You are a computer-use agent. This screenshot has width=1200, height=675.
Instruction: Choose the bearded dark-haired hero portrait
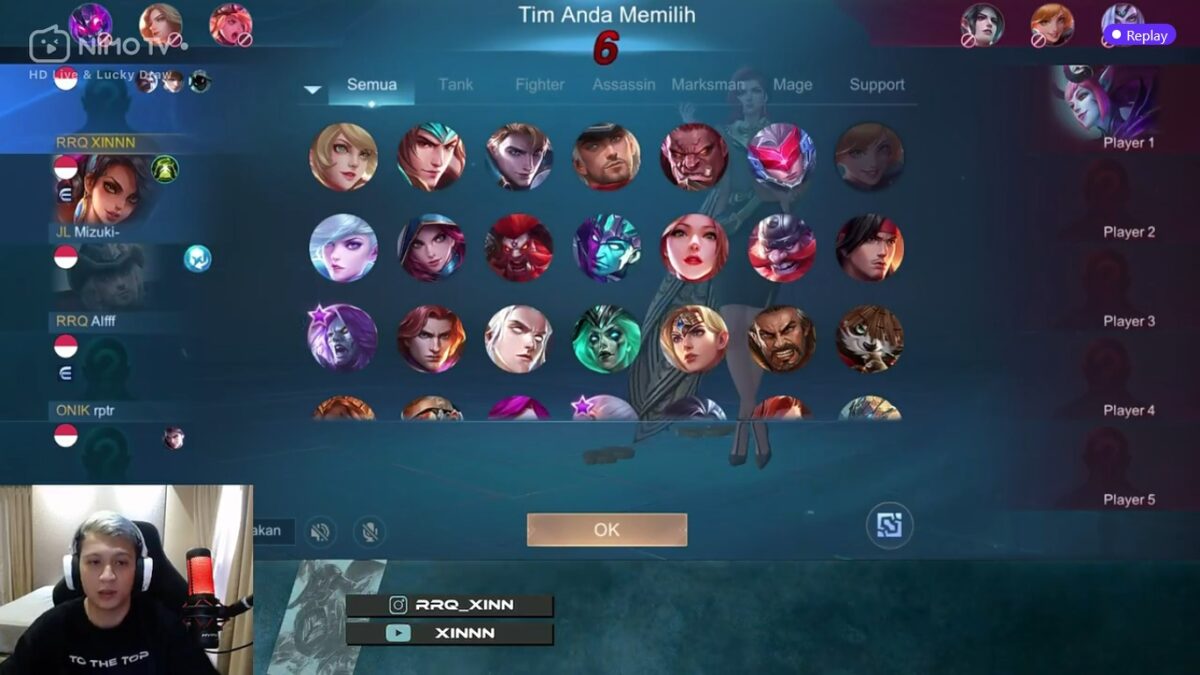pyautogui.click(x=782, y=339)
